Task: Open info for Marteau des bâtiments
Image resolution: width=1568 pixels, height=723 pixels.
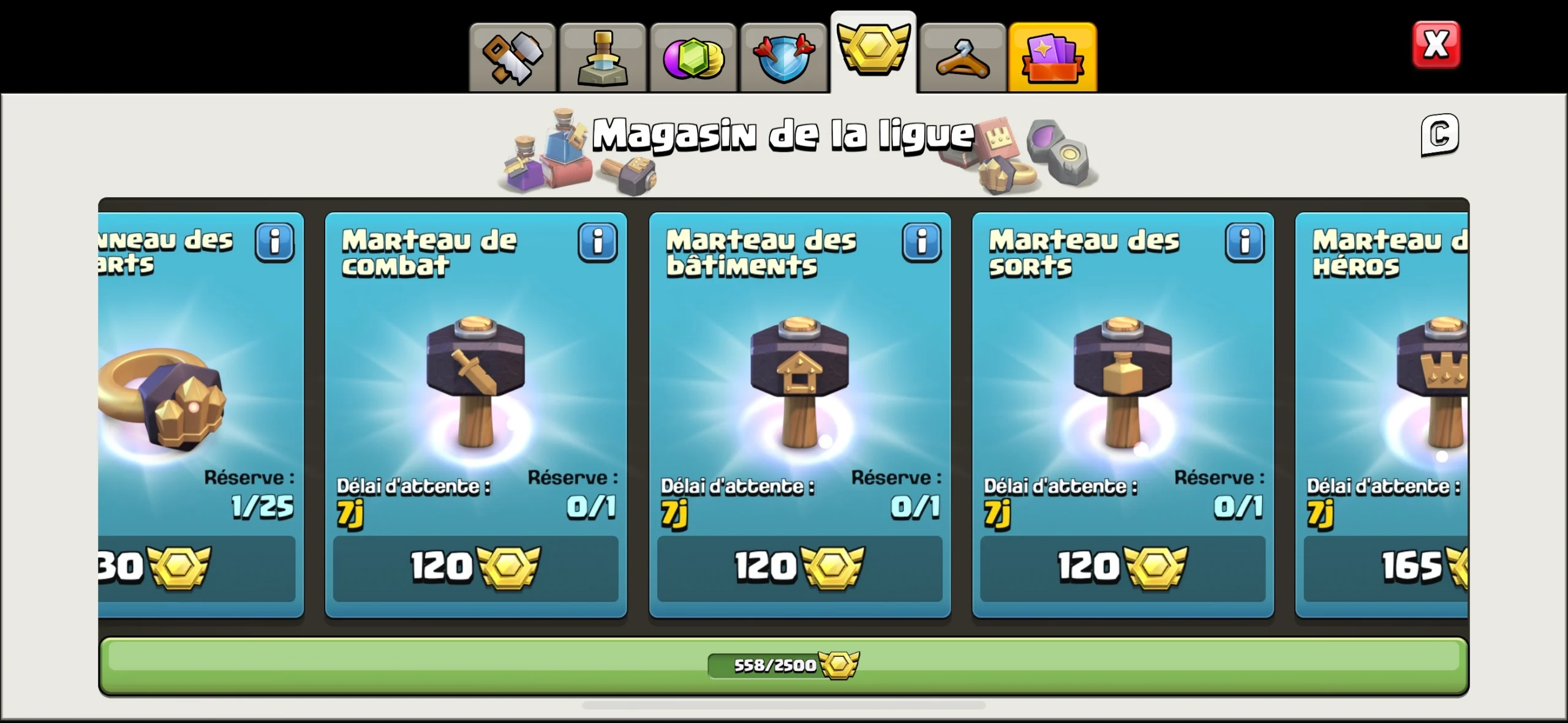Action: (x=922, y=242)
